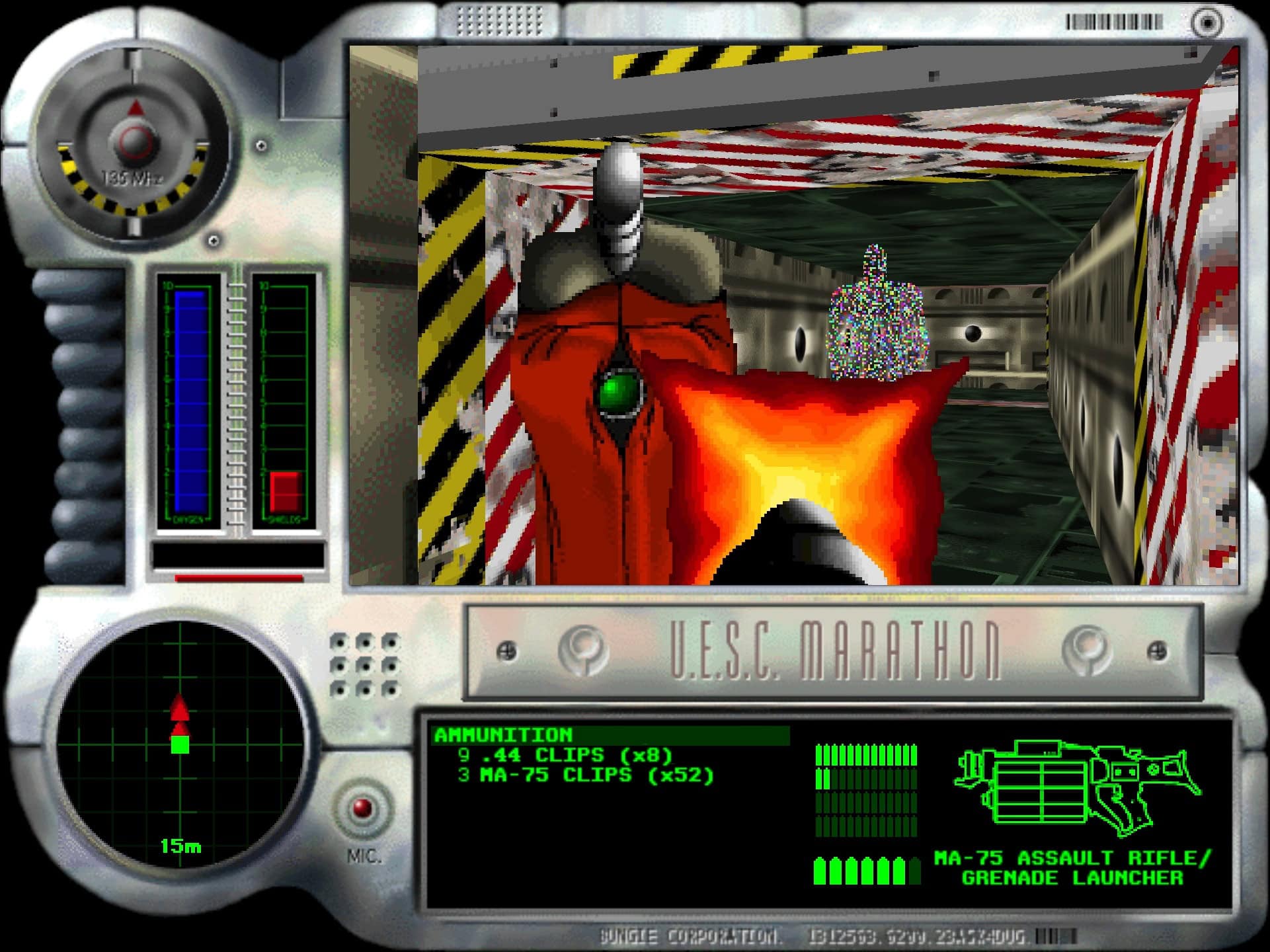Choose the MA-75 clips inventory row

[x=586, y=775]
